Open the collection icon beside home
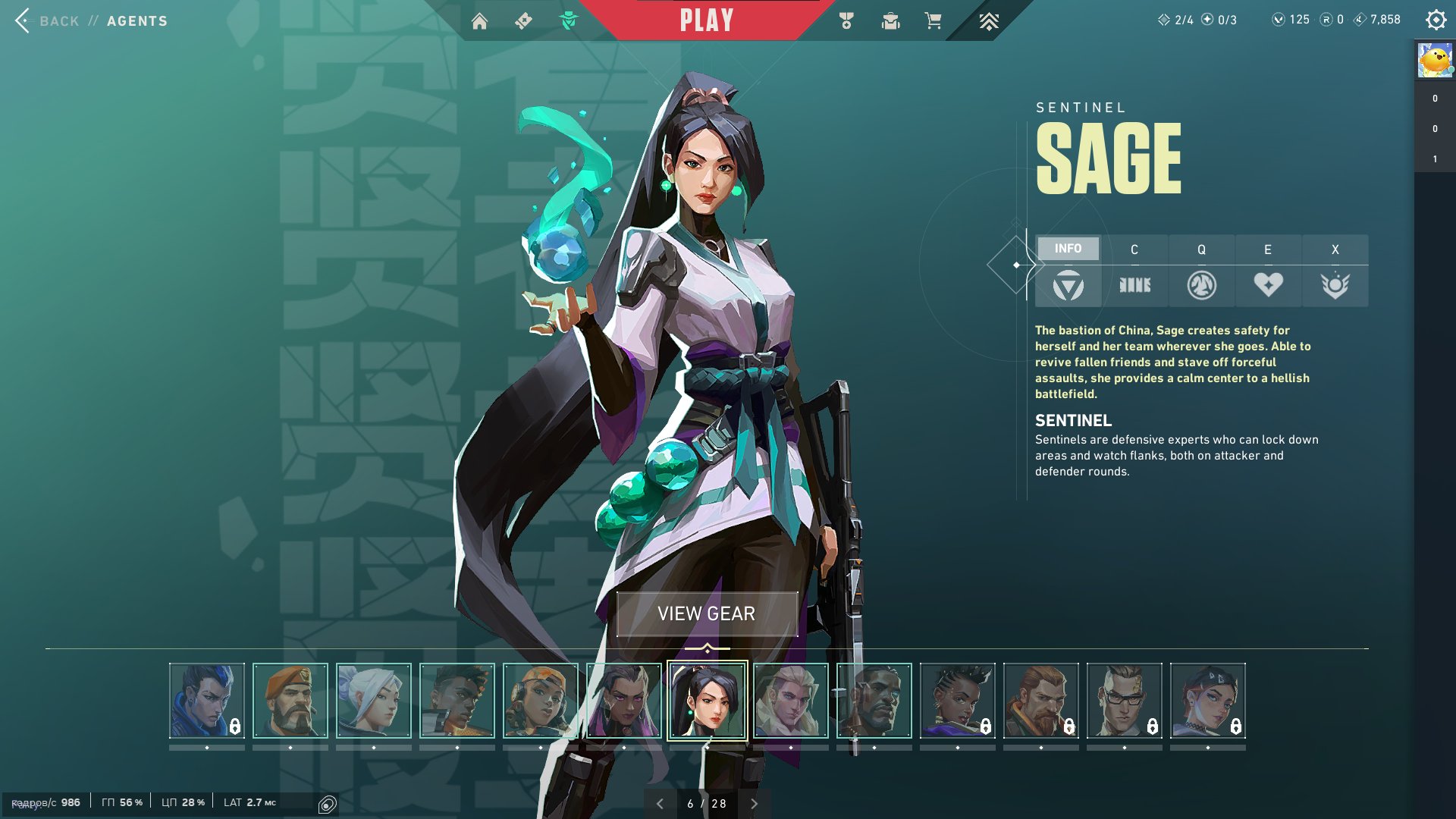The image size is (1456, 819). click(x=523, y=21)
